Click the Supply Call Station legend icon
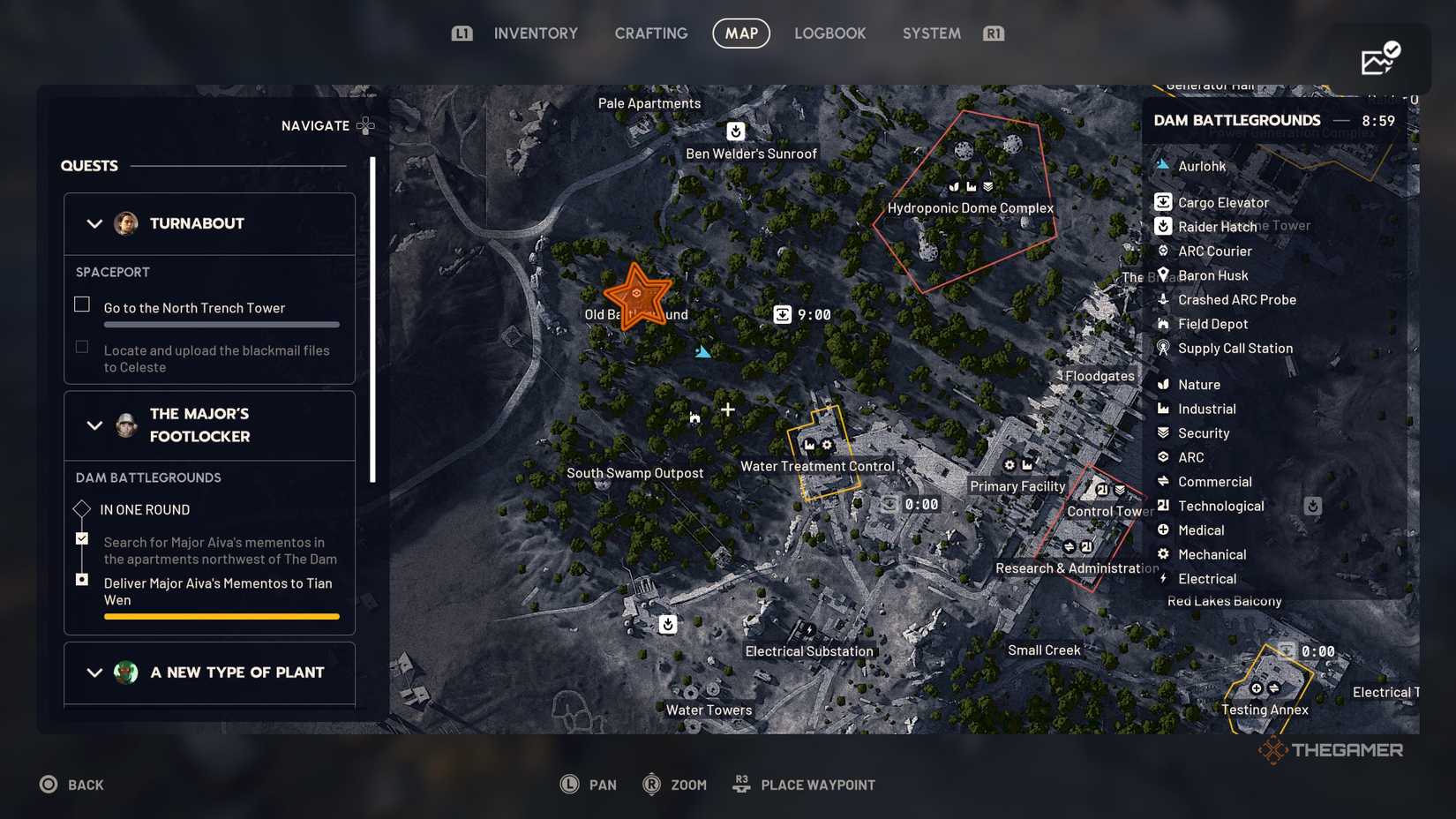The width and height of the screenshot is (1456, 819). click(x=1163, y=349)
